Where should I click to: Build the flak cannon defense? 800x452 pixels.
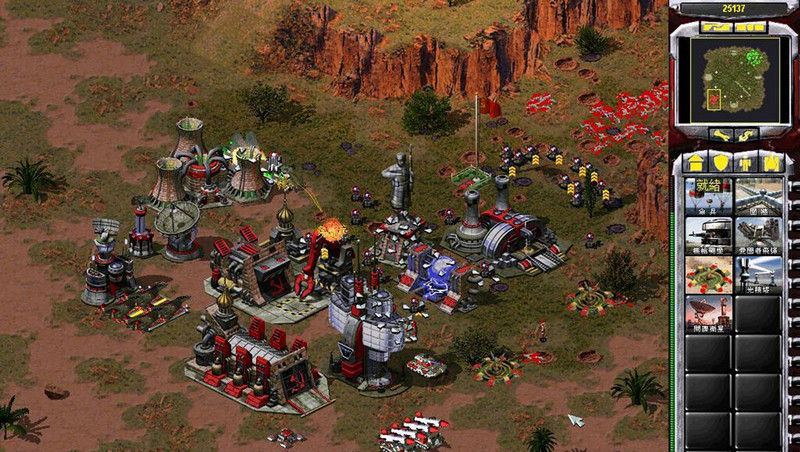757,236
